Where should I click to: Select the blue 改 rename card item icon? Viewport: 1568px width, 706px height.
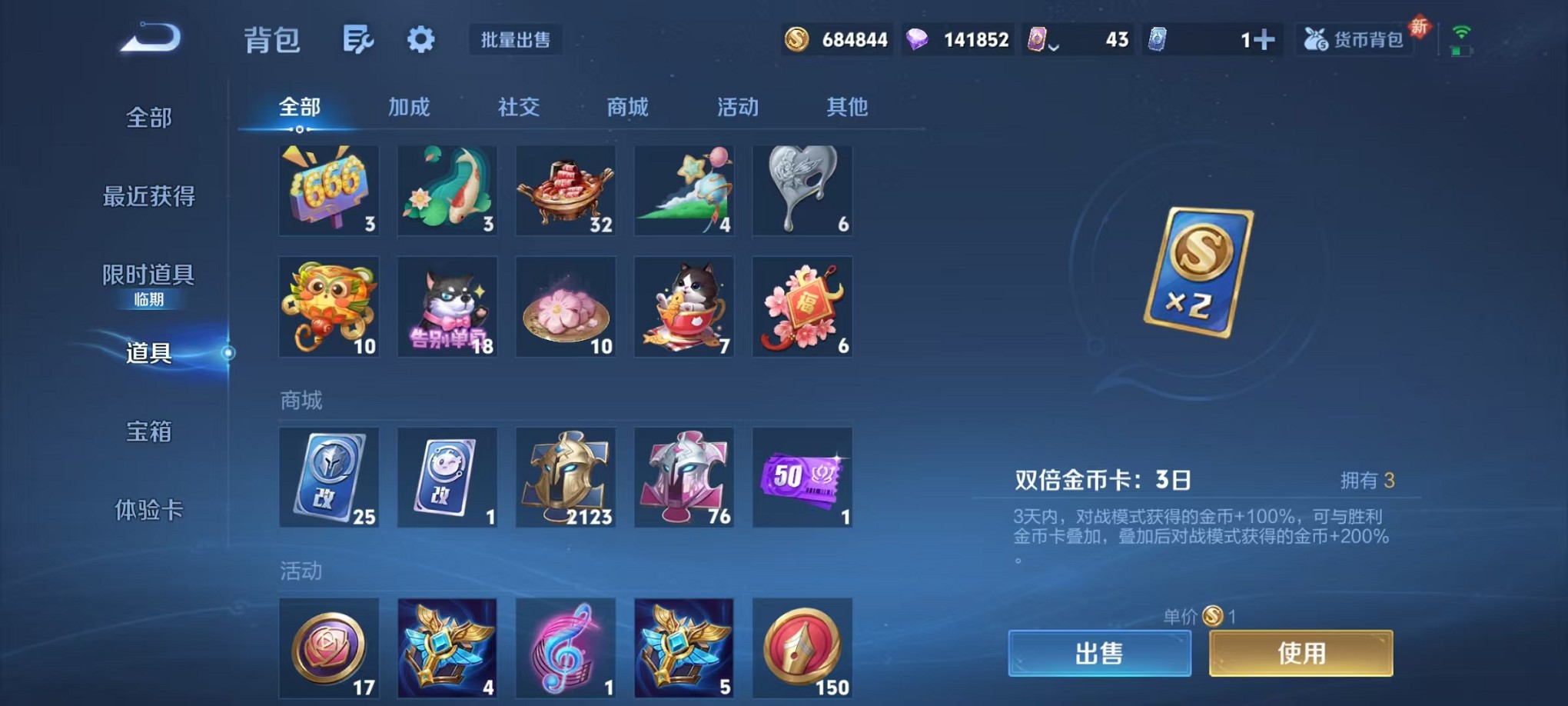click(329, 477)
